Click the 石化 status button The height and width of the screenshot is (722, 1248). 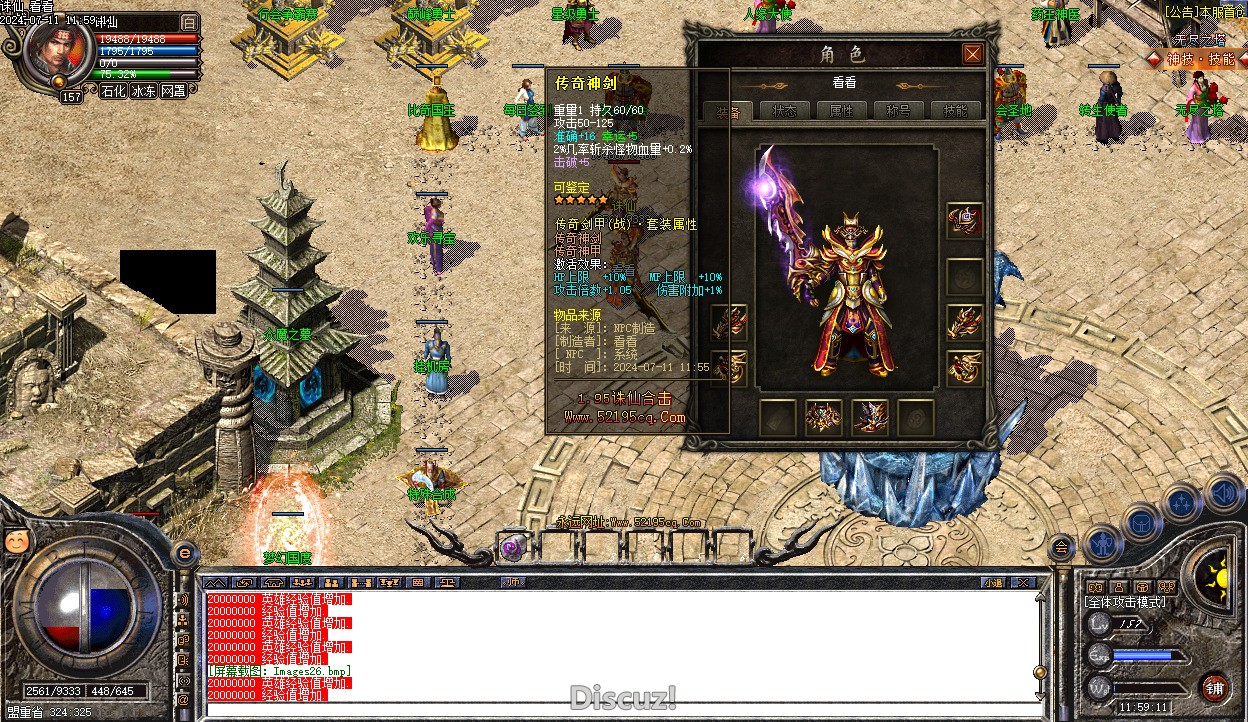pos(113,91)
